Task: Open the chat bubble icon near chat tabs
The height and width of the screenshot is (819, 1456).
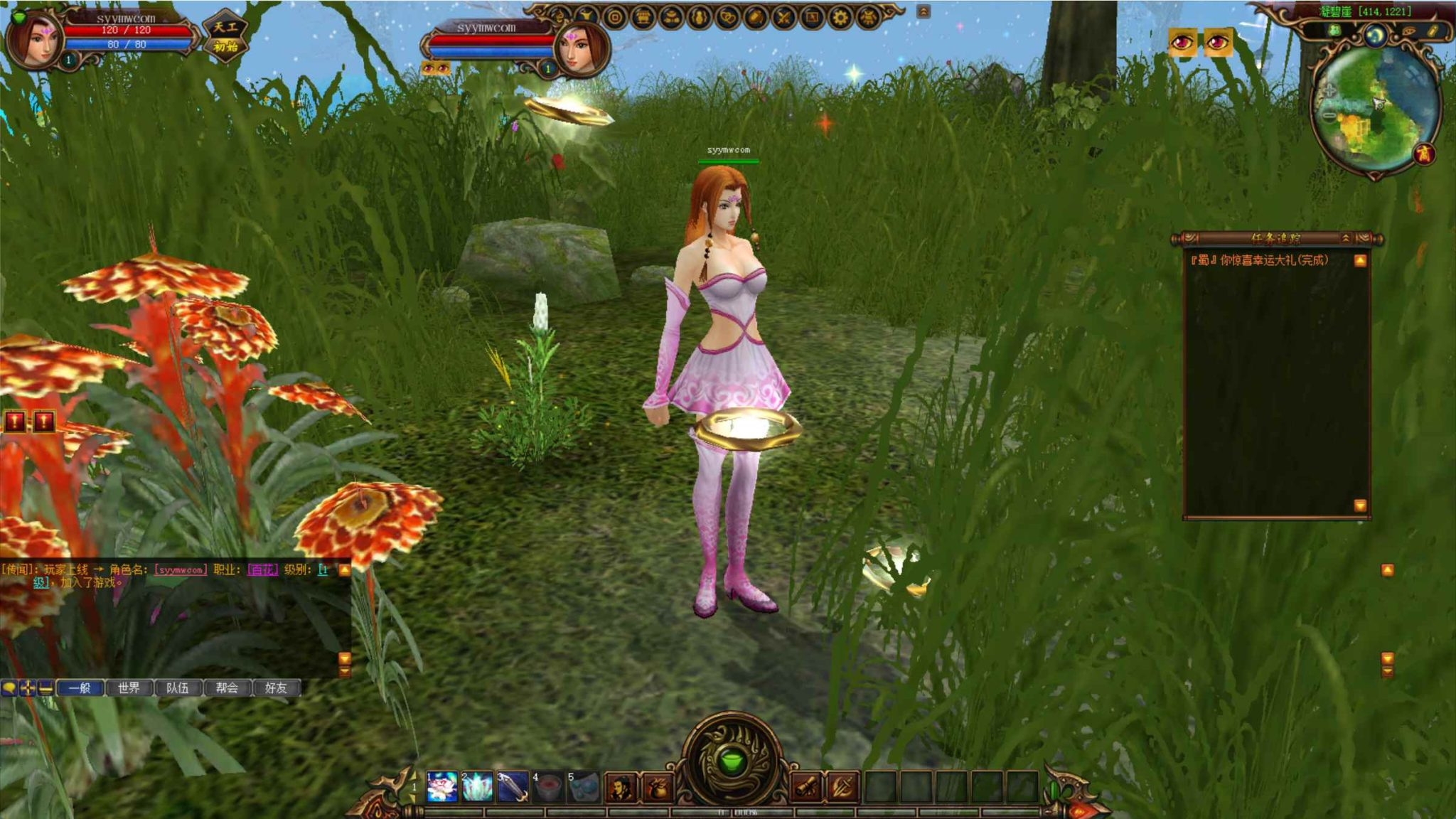Action: pyautogui.click(x=9, y=689)
